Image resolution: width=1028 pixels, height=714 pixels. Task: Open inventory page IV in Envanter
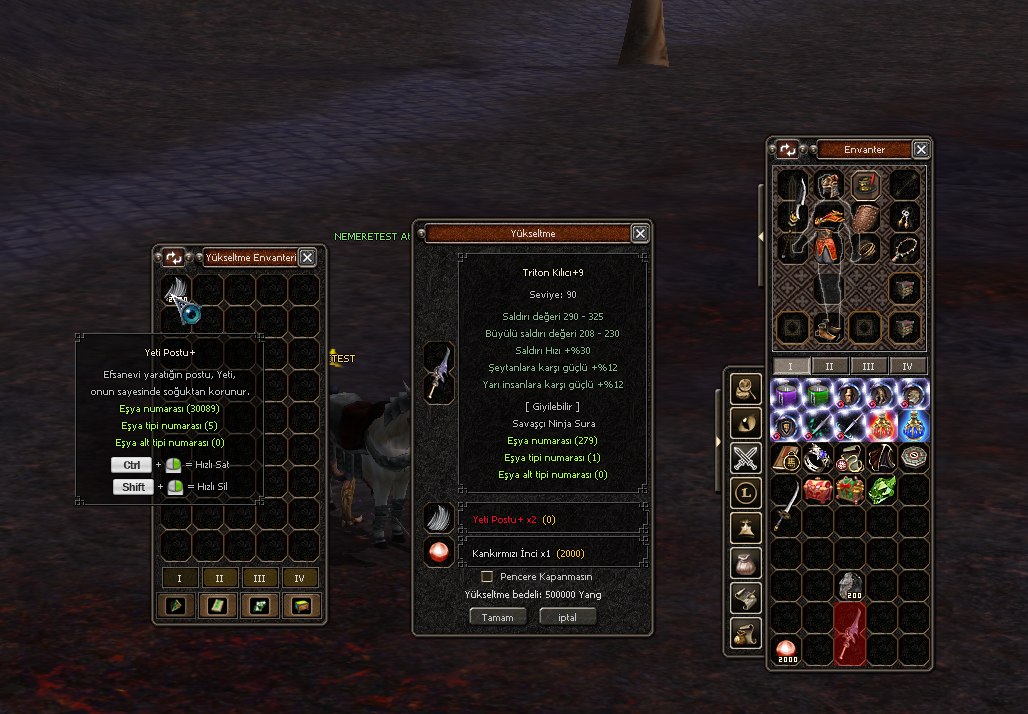pyautogui.click(x=908, y=366)
